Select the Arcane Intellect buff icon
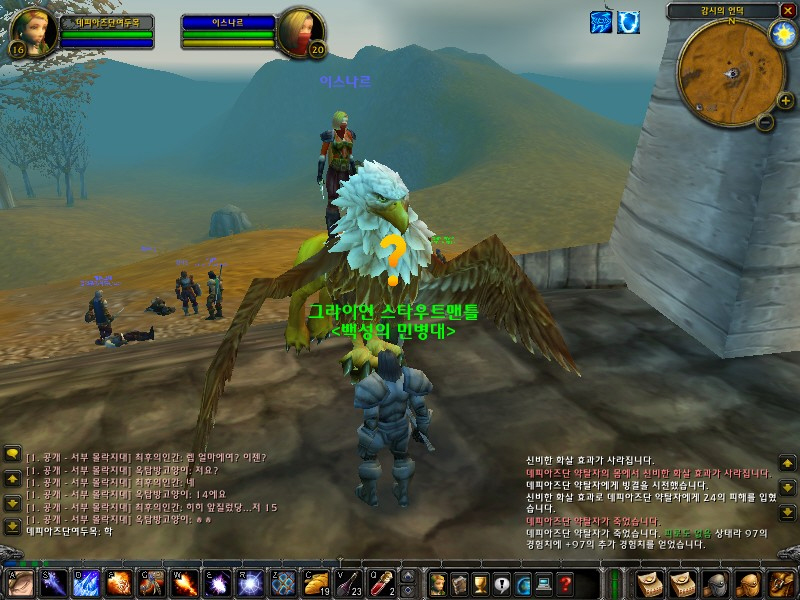 pyautogui.click(x=602, y=22)
